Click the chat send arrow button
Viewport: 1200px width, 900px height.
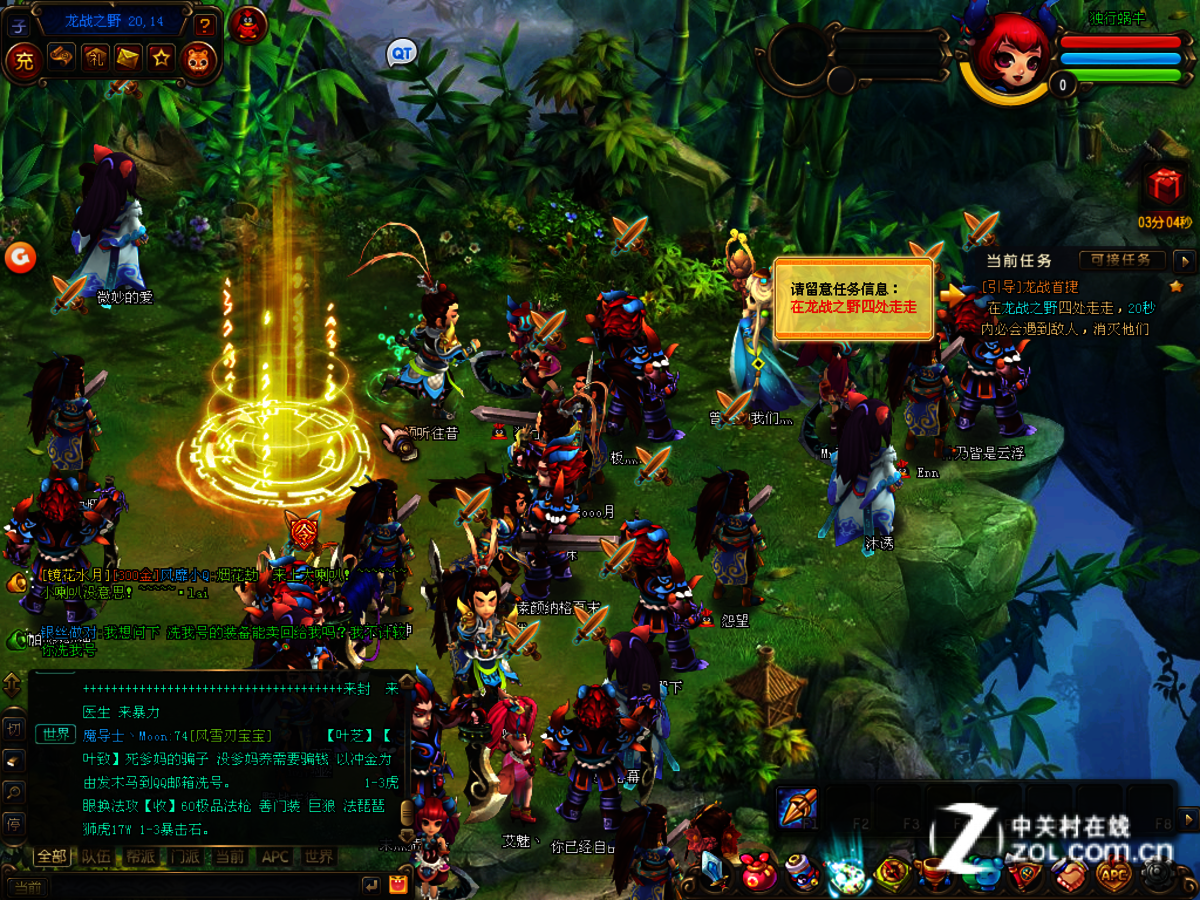point(371,884)
